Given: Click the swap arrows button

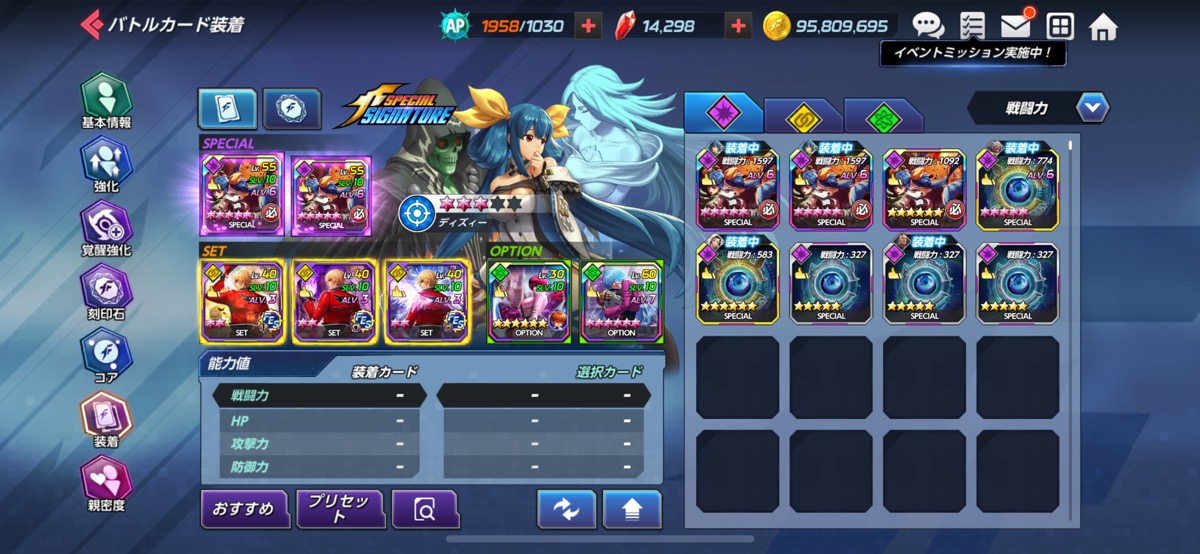Looking at the screenshot, I should coord(566,510).
